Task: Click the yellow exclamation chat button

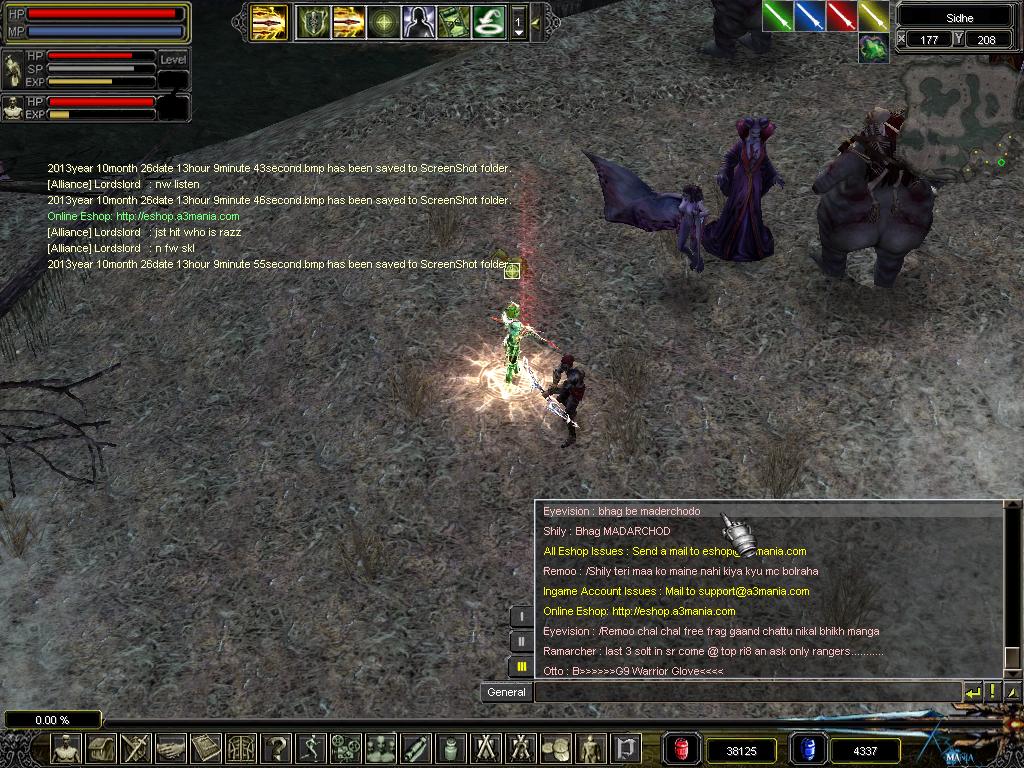Action: (993, 692)
